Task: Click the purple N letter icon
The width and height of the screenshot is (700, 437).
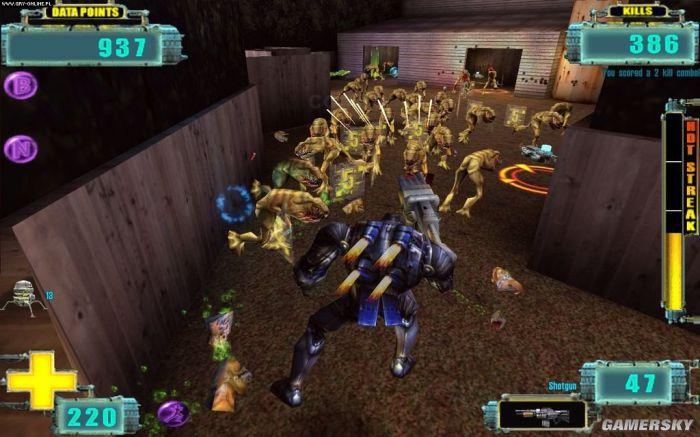Action: 19,150
